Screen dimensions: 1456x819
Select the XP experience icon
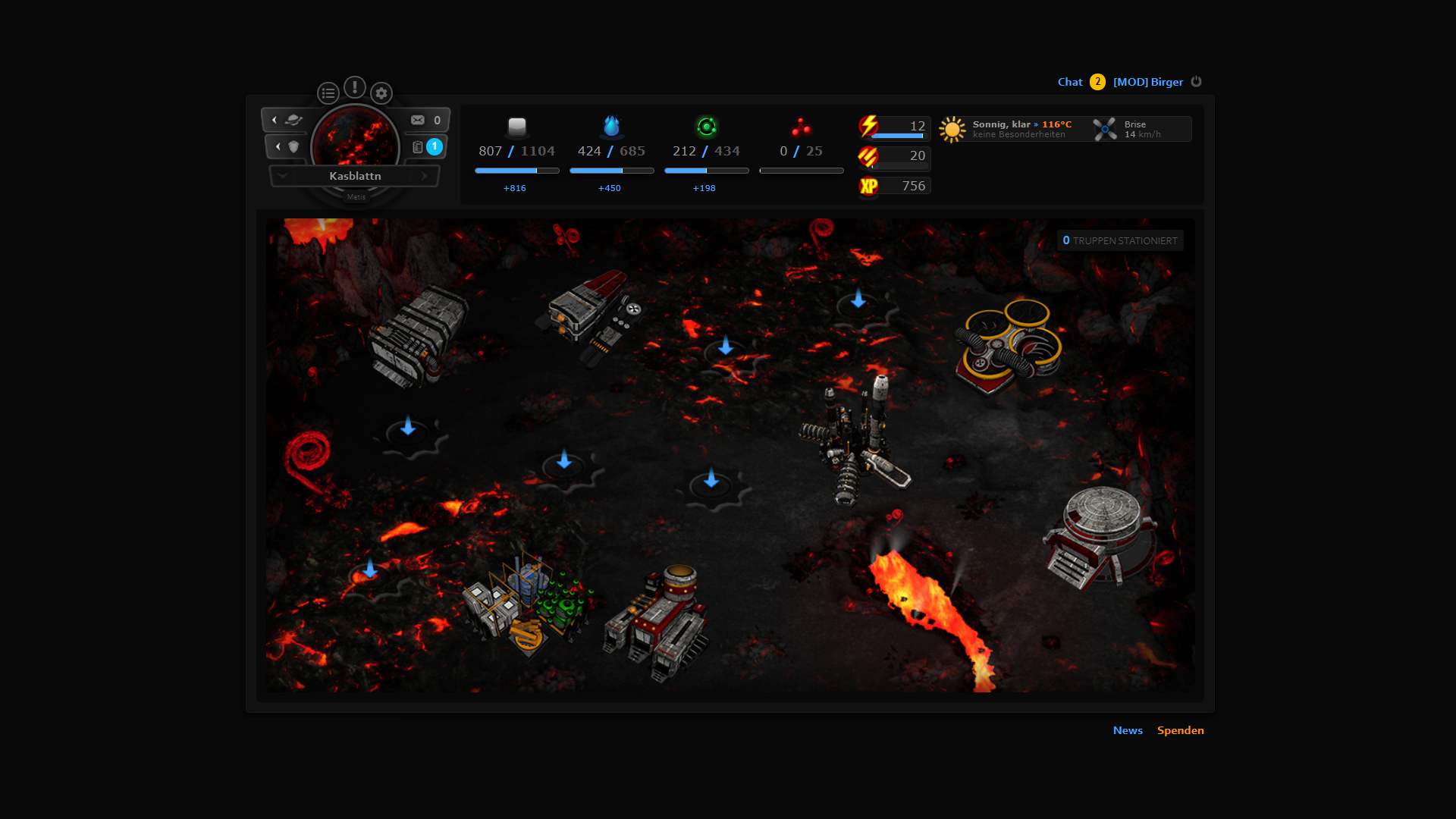coord(869,186)
